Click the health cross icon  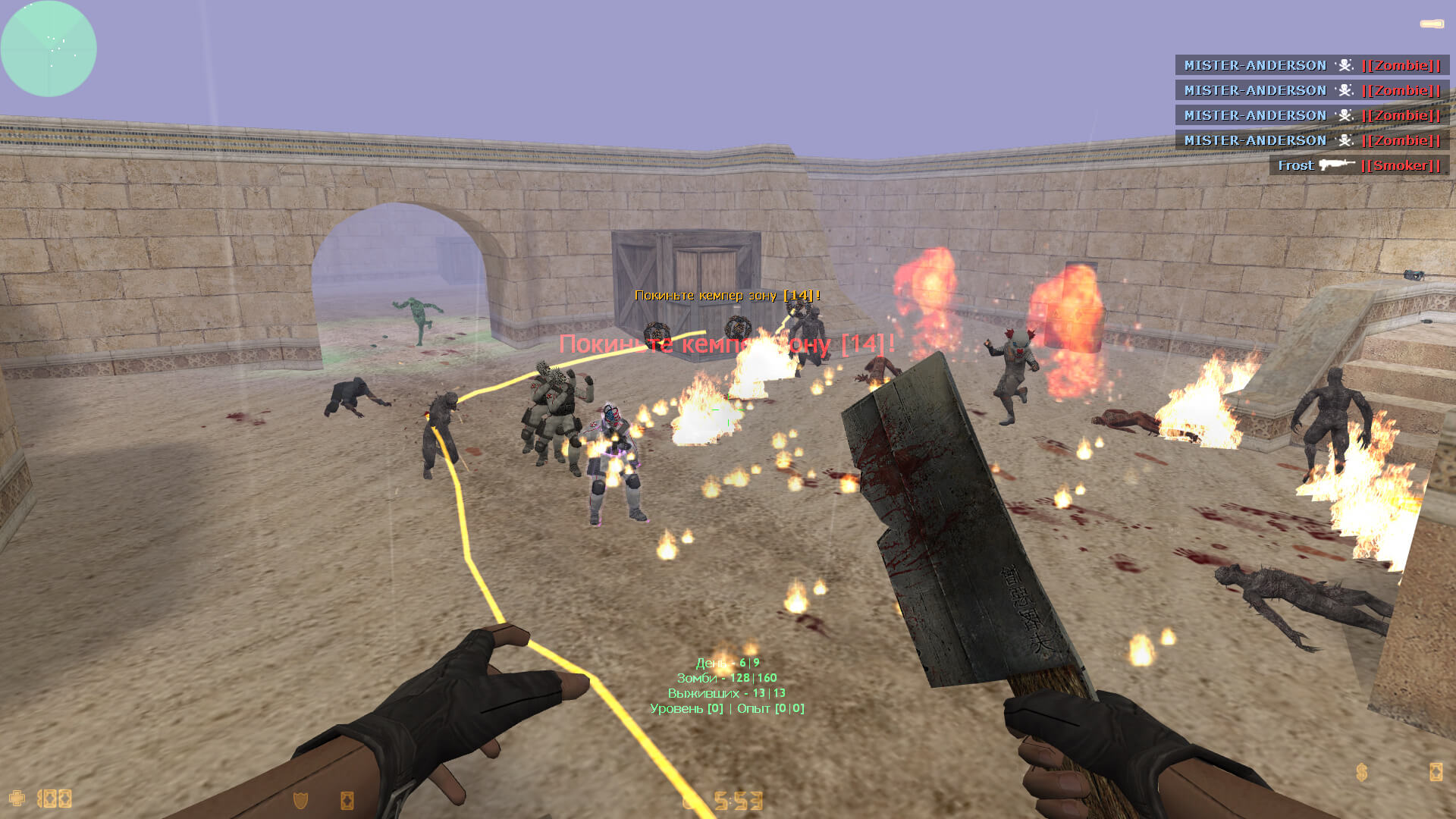pyautogui.click(x=17, y=798)
